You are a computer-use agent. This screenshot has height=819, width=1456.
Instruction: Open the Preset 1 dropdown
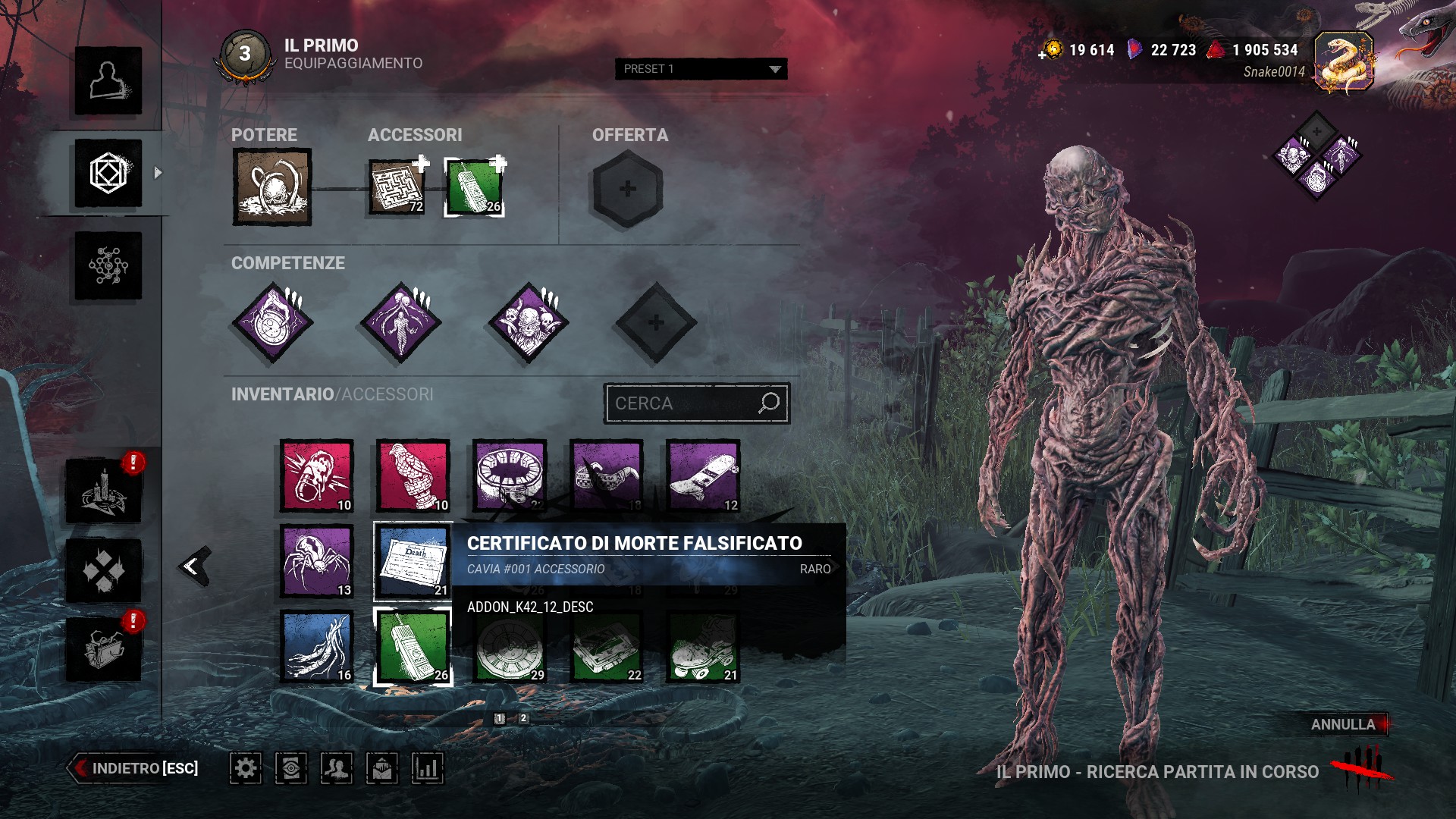(701, 69)
